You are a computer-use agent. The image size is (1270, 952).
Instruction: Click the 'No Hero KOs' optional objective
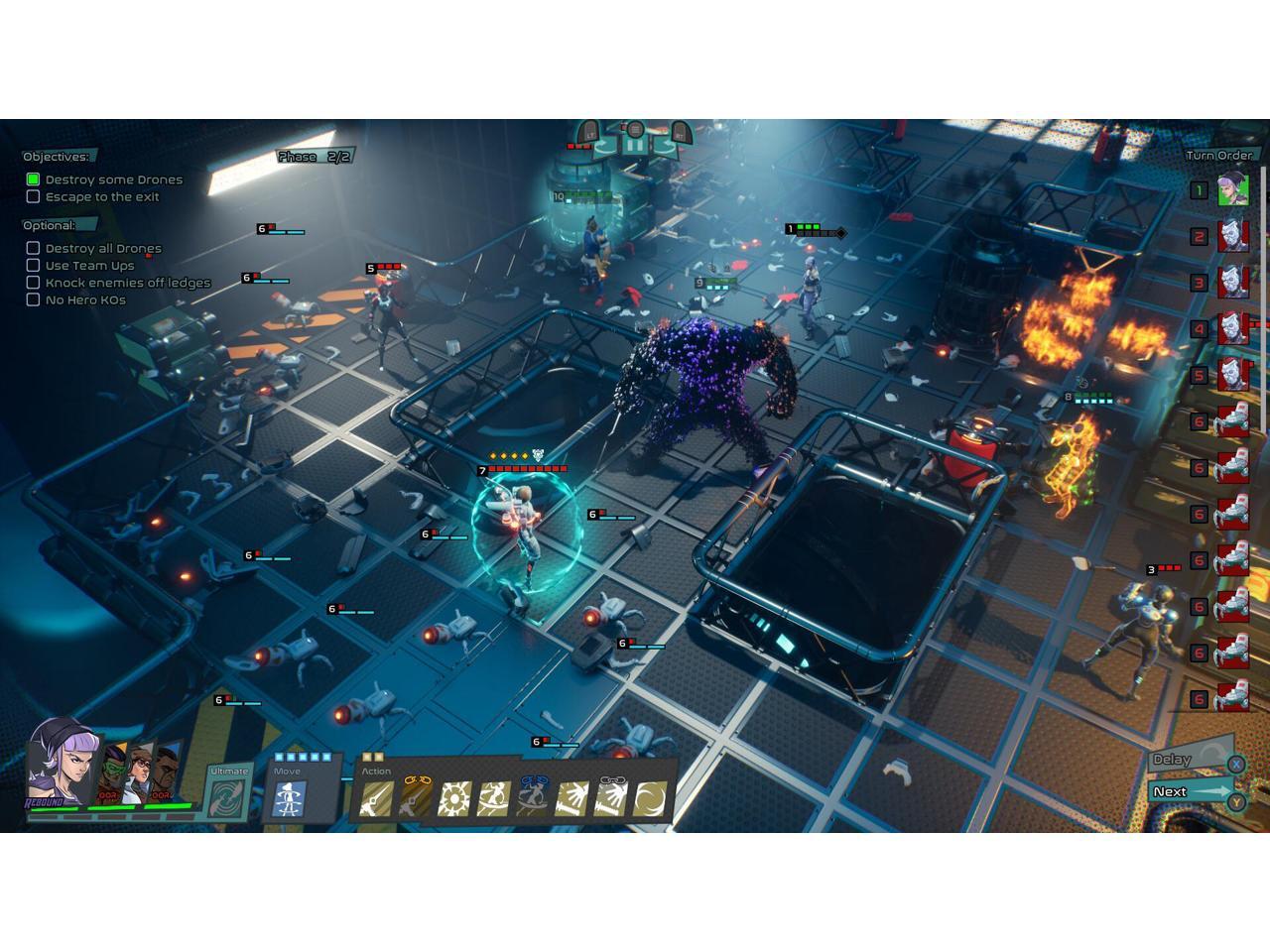coord(85,299)
